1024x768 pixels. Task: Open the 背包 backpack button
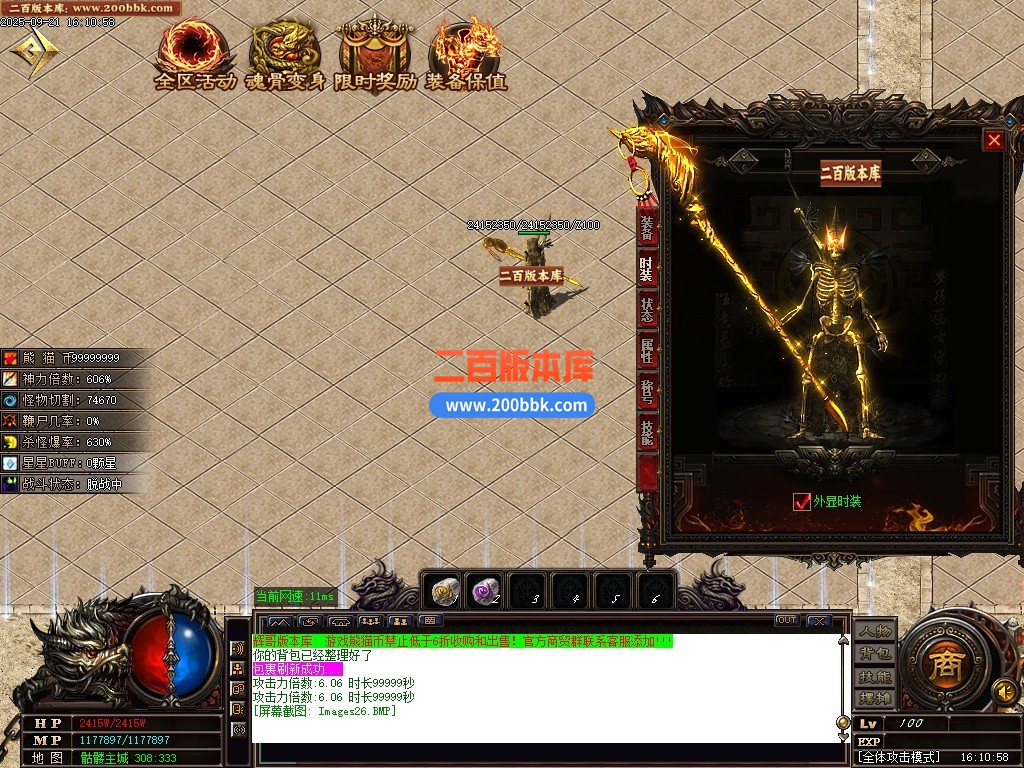click(875, 654)
